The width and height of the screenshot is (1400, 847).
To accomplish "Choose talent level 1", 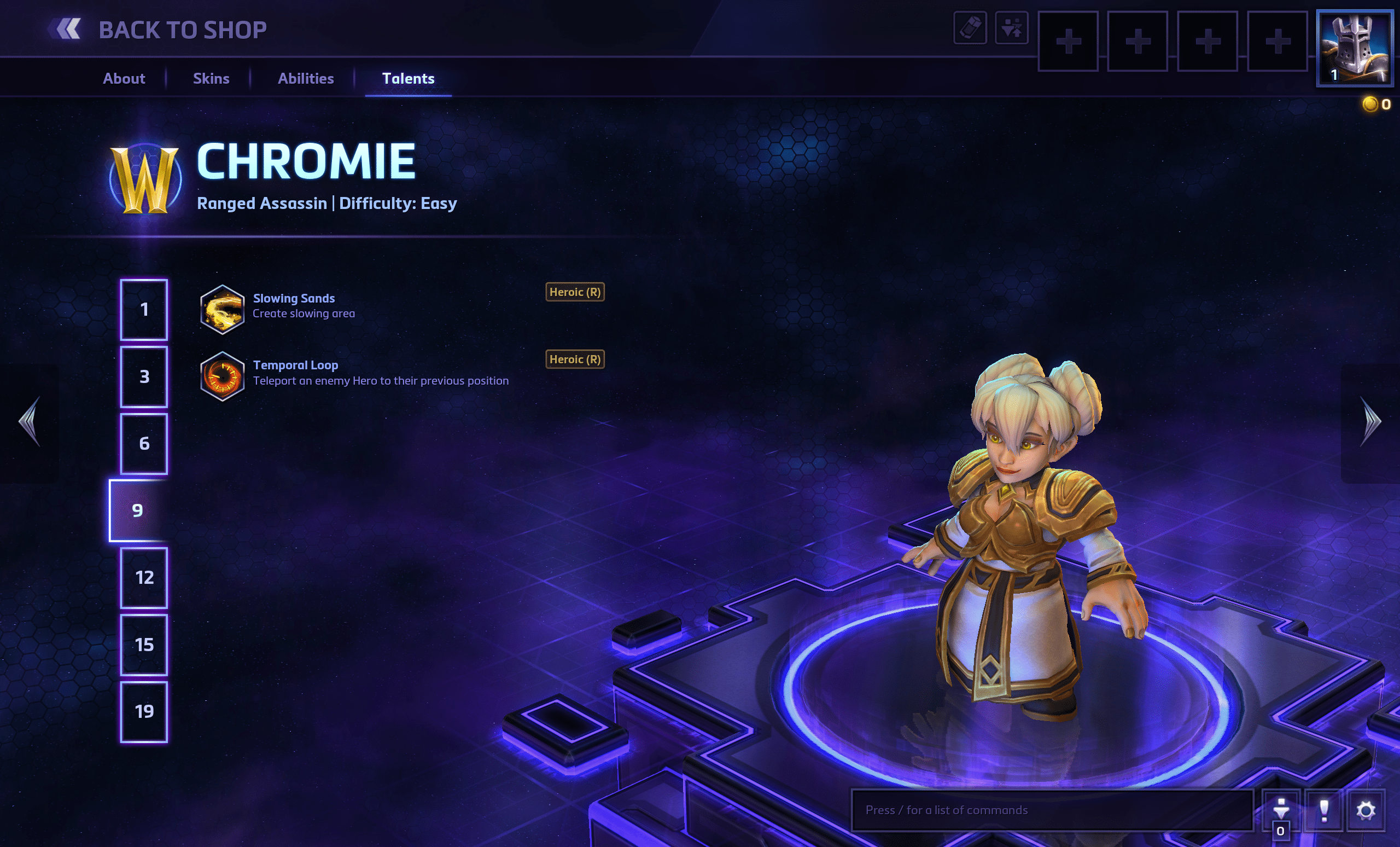I will (144, 310).
